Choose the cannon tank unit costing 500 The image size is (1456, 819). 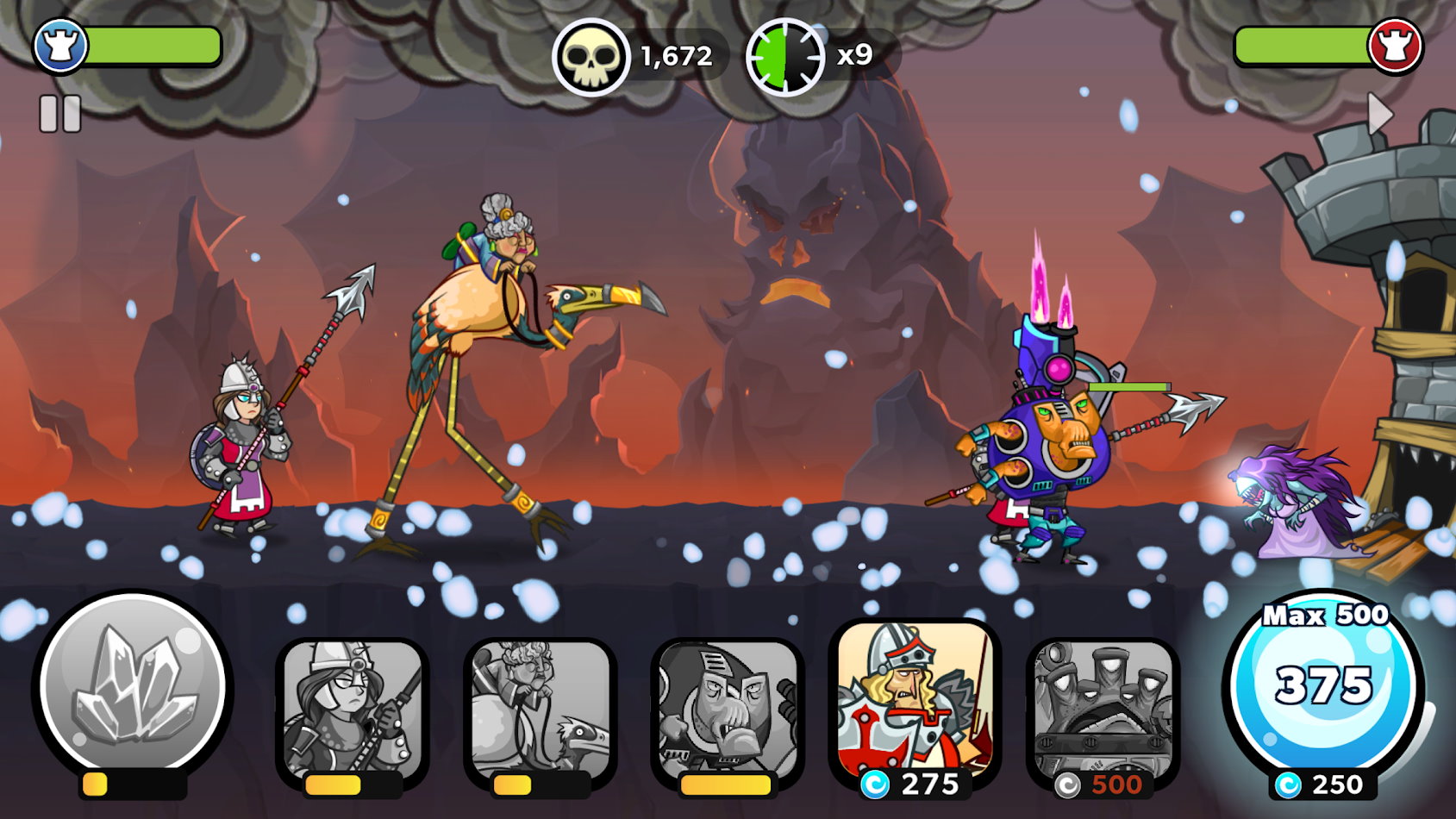[x=1103, y=710]
